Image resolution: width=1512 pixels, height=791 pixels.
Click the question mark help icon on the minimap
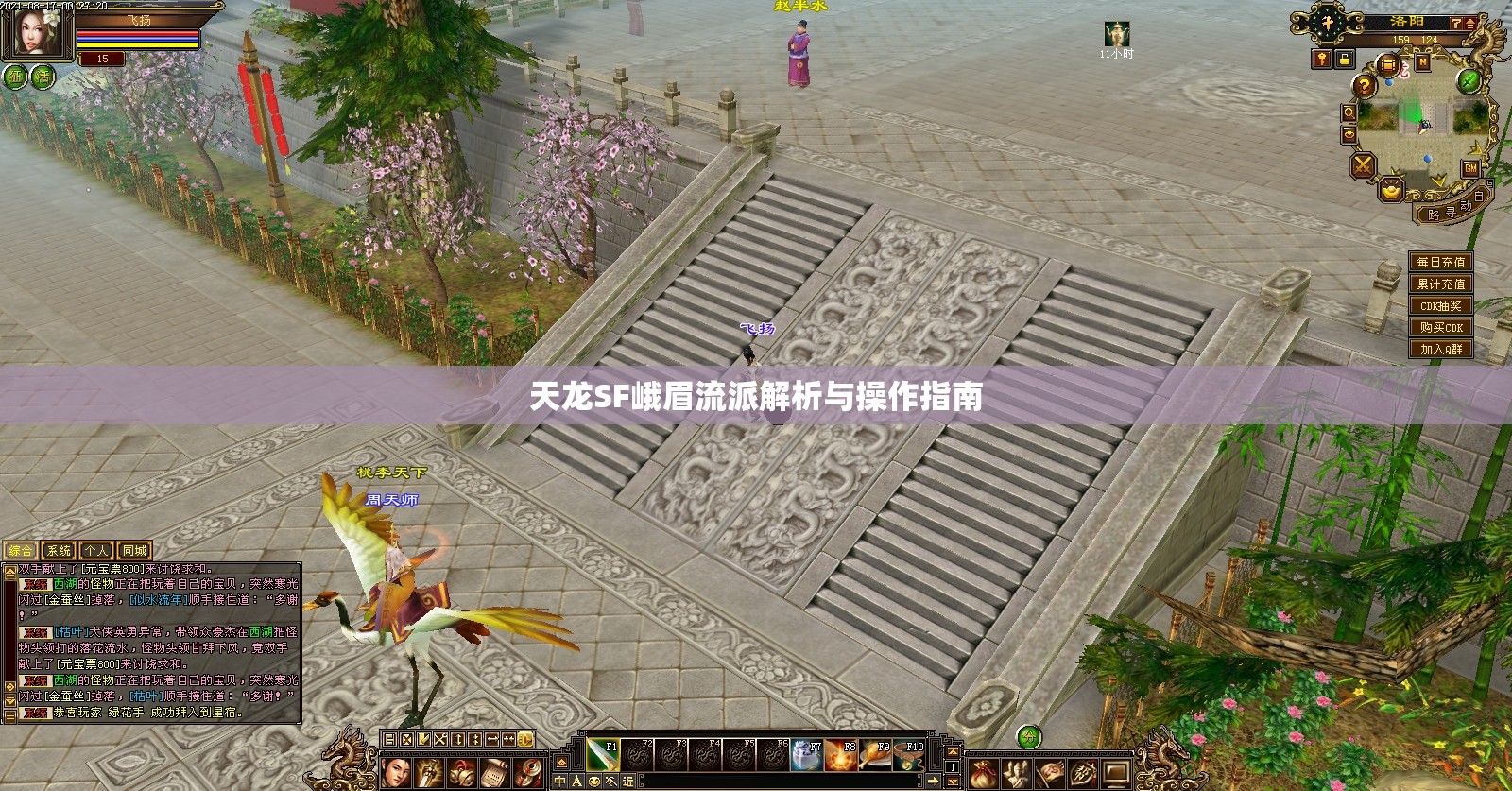[x=1364, y=86]
